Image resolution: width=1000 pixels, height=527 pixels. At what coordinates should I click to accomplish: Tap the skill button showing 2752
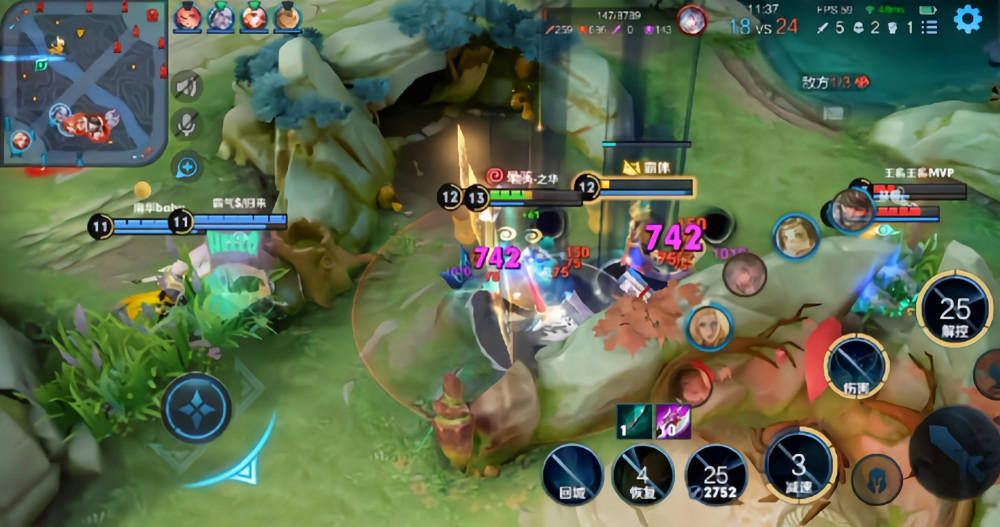(x=715, y=473)
